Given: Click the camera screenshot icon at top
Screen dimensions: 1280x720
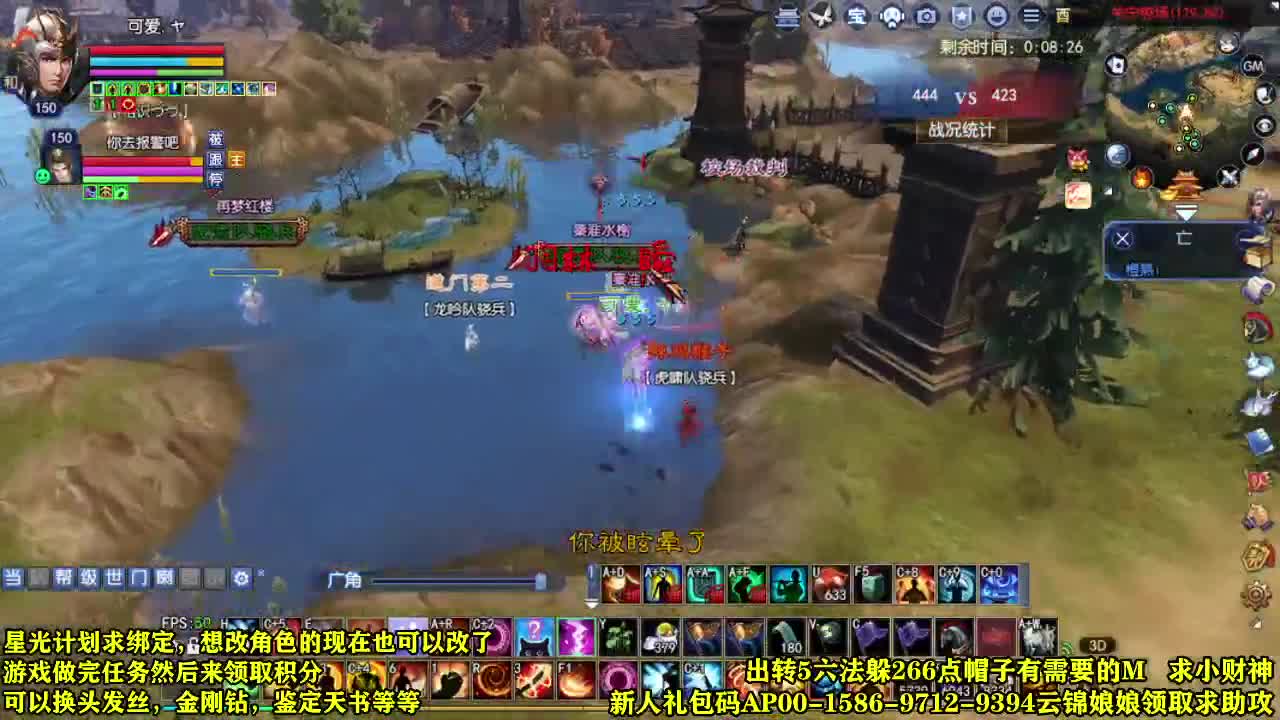Looking at the screenshot, I should pos(924,16).
